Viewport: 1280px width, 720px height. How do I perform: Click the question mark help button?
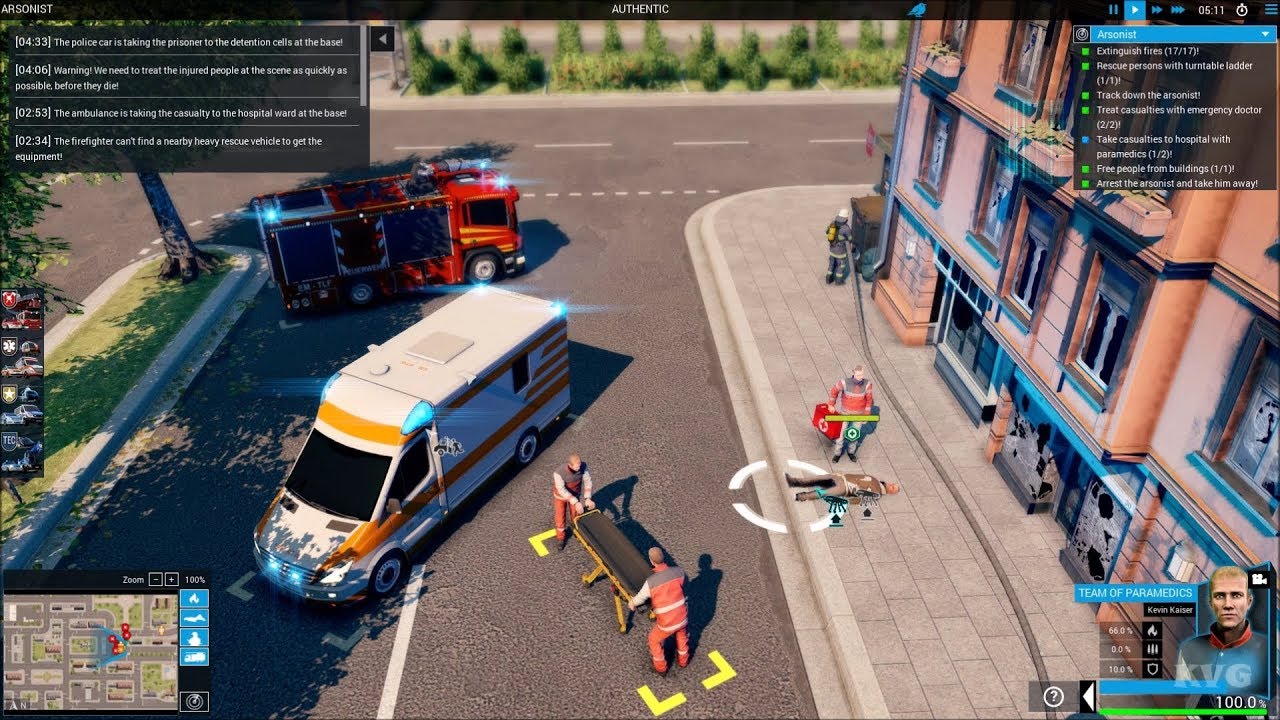(1053, 696)
